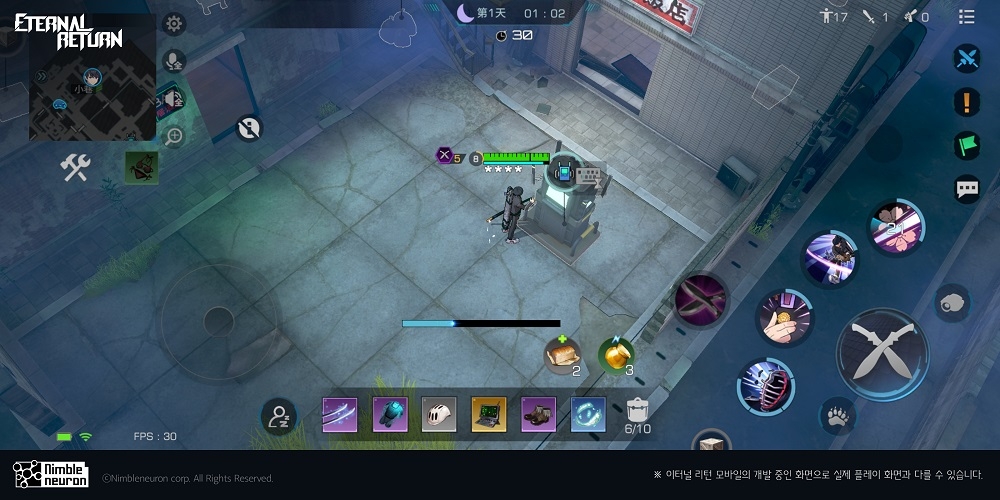Image resolution: width=1000 pixels, height=500 pixels.
Task: Toggle the microphone voice chat button
Action: pos(174,61)
